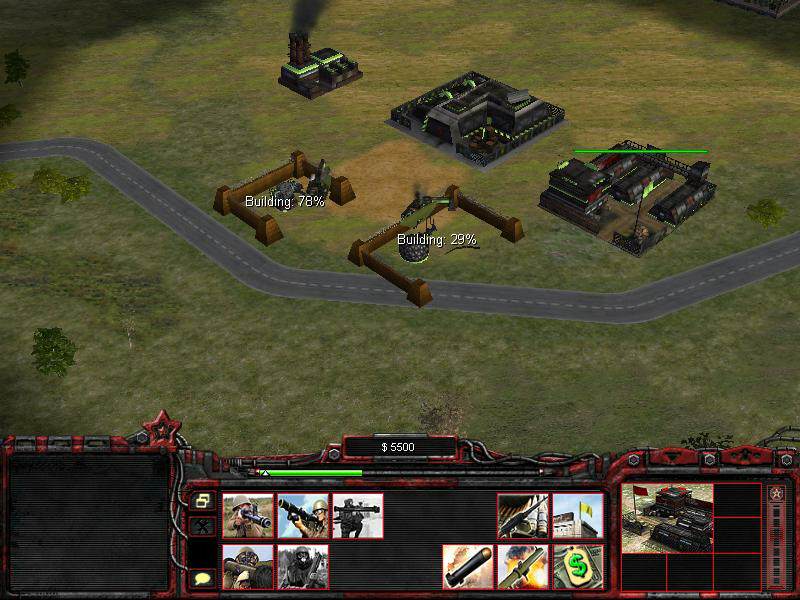800x600 pixels.
Task: Sell the building with the dollar button
Action: (x=577, y=567)
